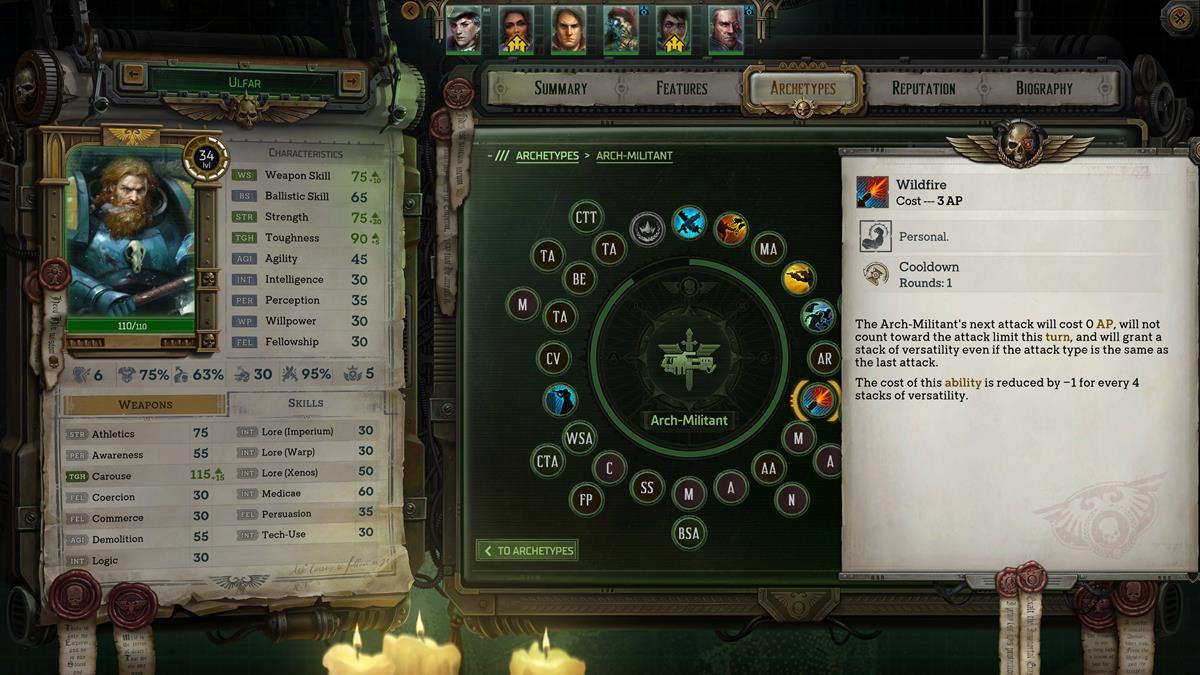The width and height of the screenshot is (1200, 675).
Task: Select the Weapons list tab
Action: [146, 404]
